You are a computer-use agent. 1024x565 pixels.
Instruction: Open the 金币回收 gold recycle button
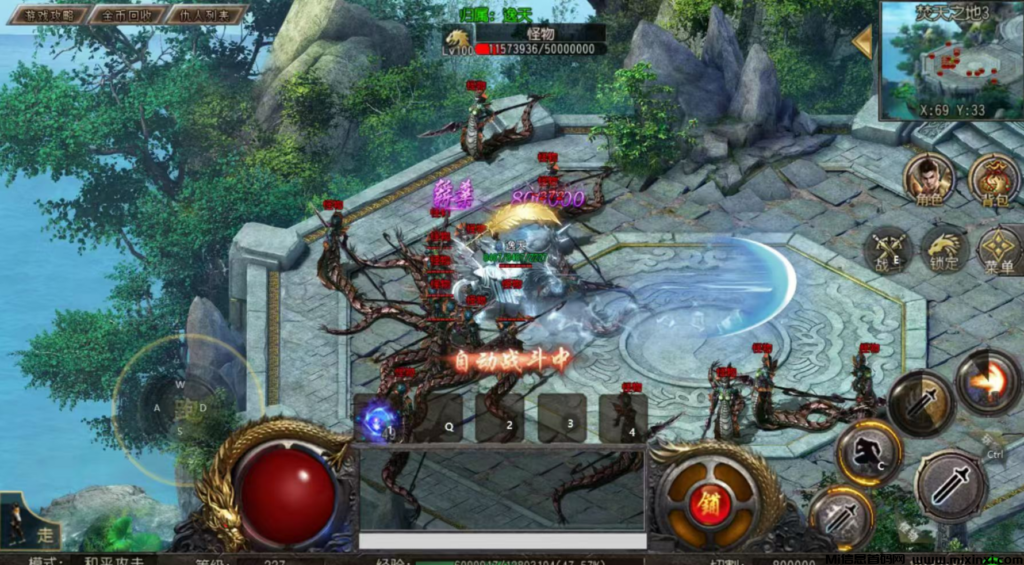(x=126, y=15)
